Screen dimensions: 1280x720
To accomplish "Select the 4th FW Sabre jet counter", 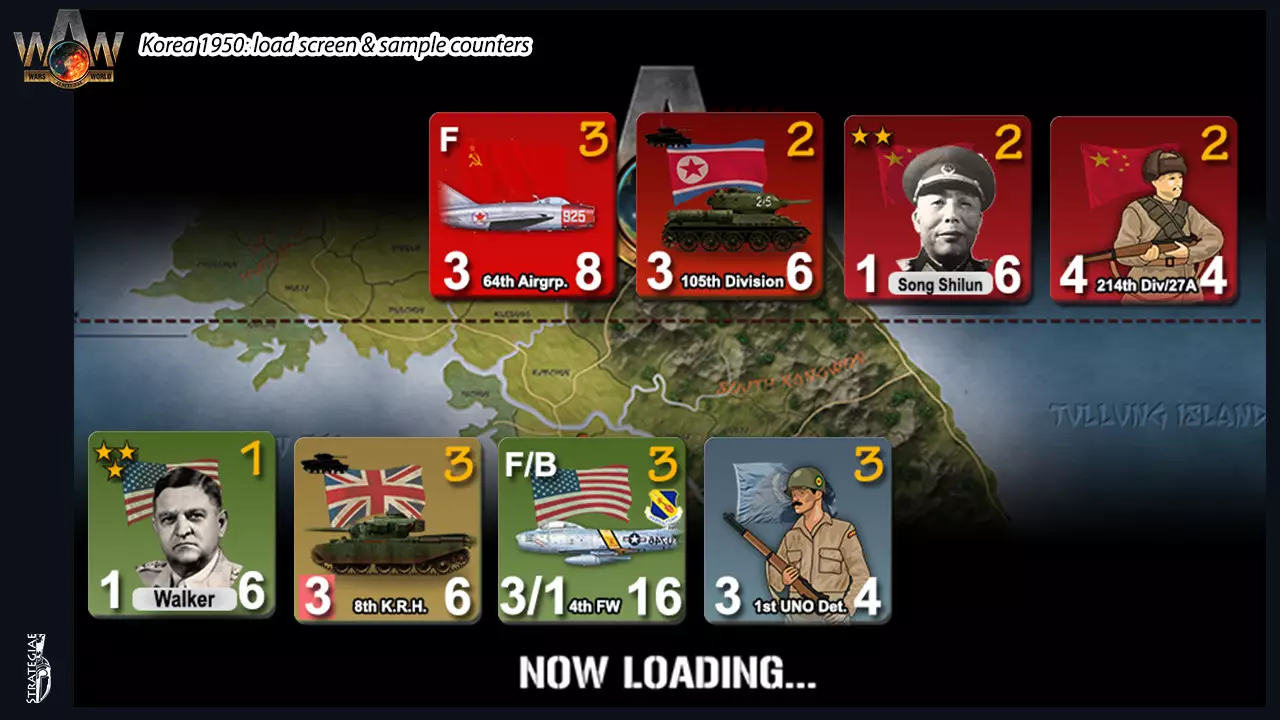I will click(x=590, y=528).
